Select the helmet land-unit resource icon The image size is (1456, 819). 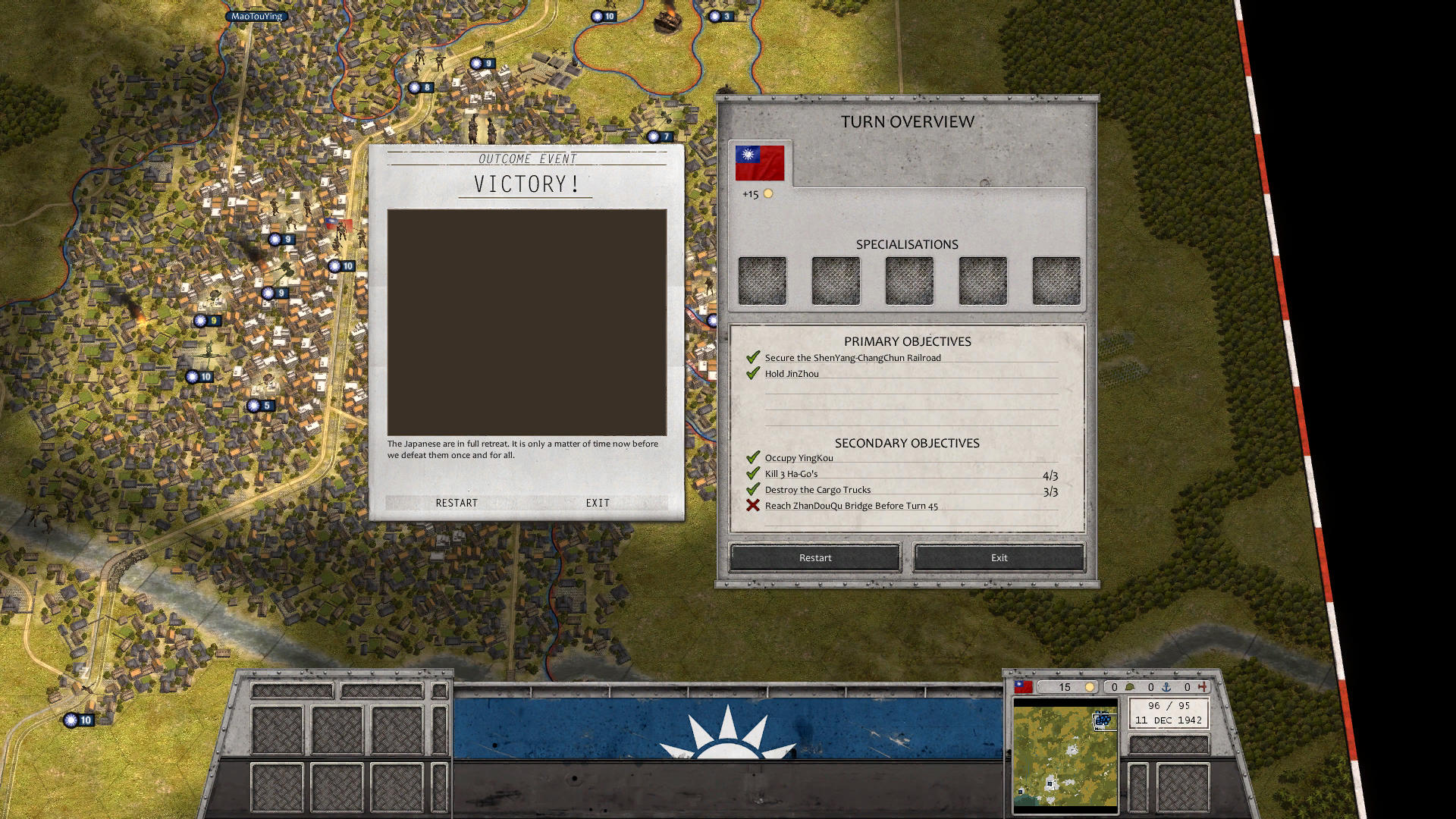pyautogui.click(x=1130, y=687)
